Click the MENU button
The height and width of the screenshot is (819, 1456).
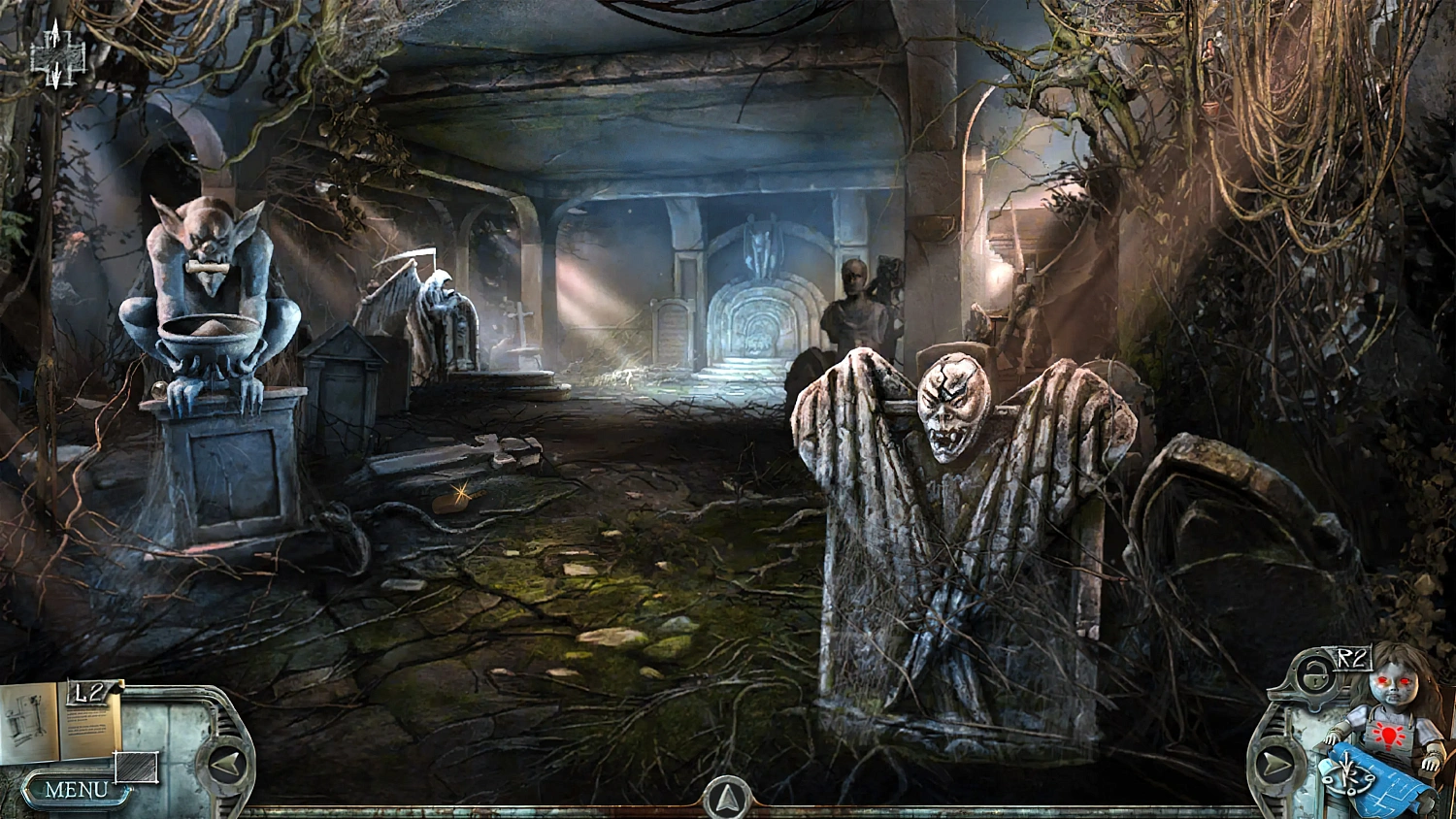point(76,789)
